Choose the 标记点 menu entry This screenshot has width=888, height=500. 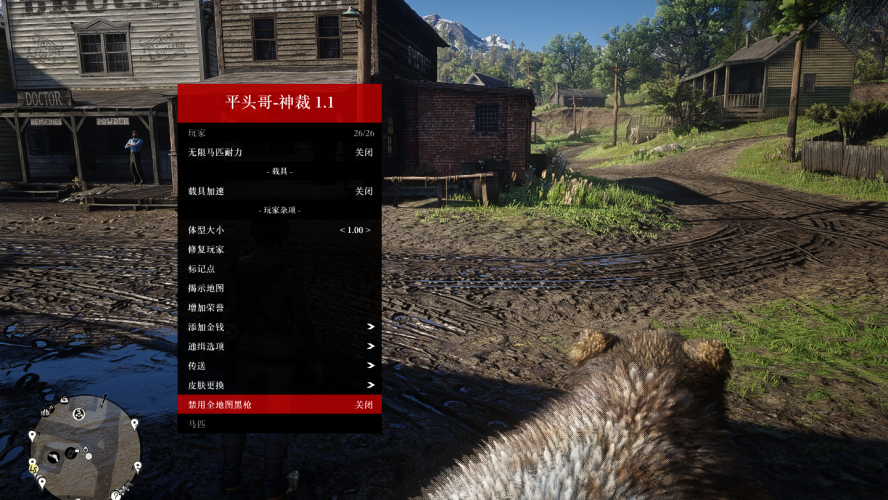279,269
